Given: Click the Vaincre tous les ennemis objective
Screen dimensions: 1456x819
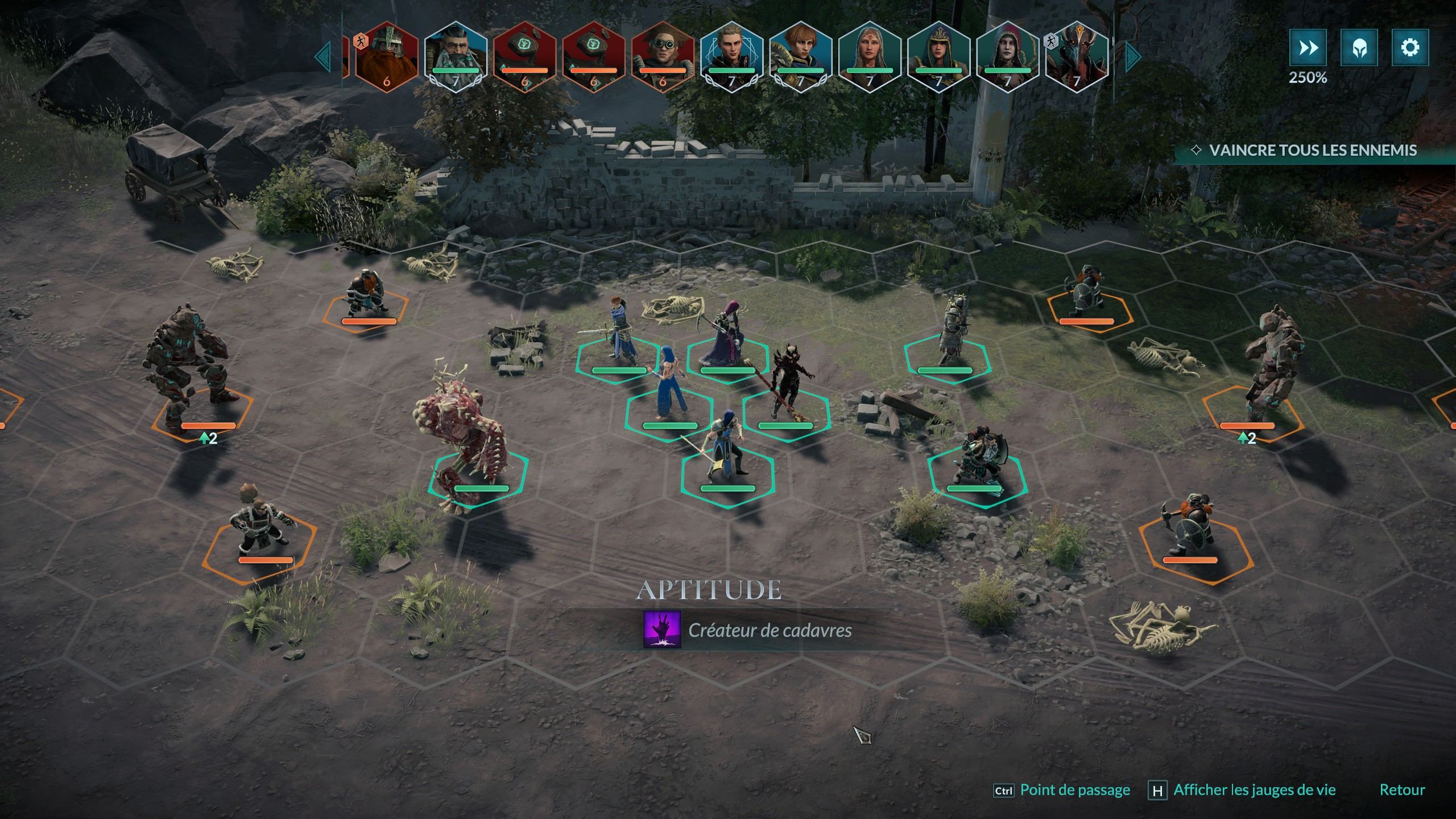Looking at the screenshot, I should pos(1312,150).
